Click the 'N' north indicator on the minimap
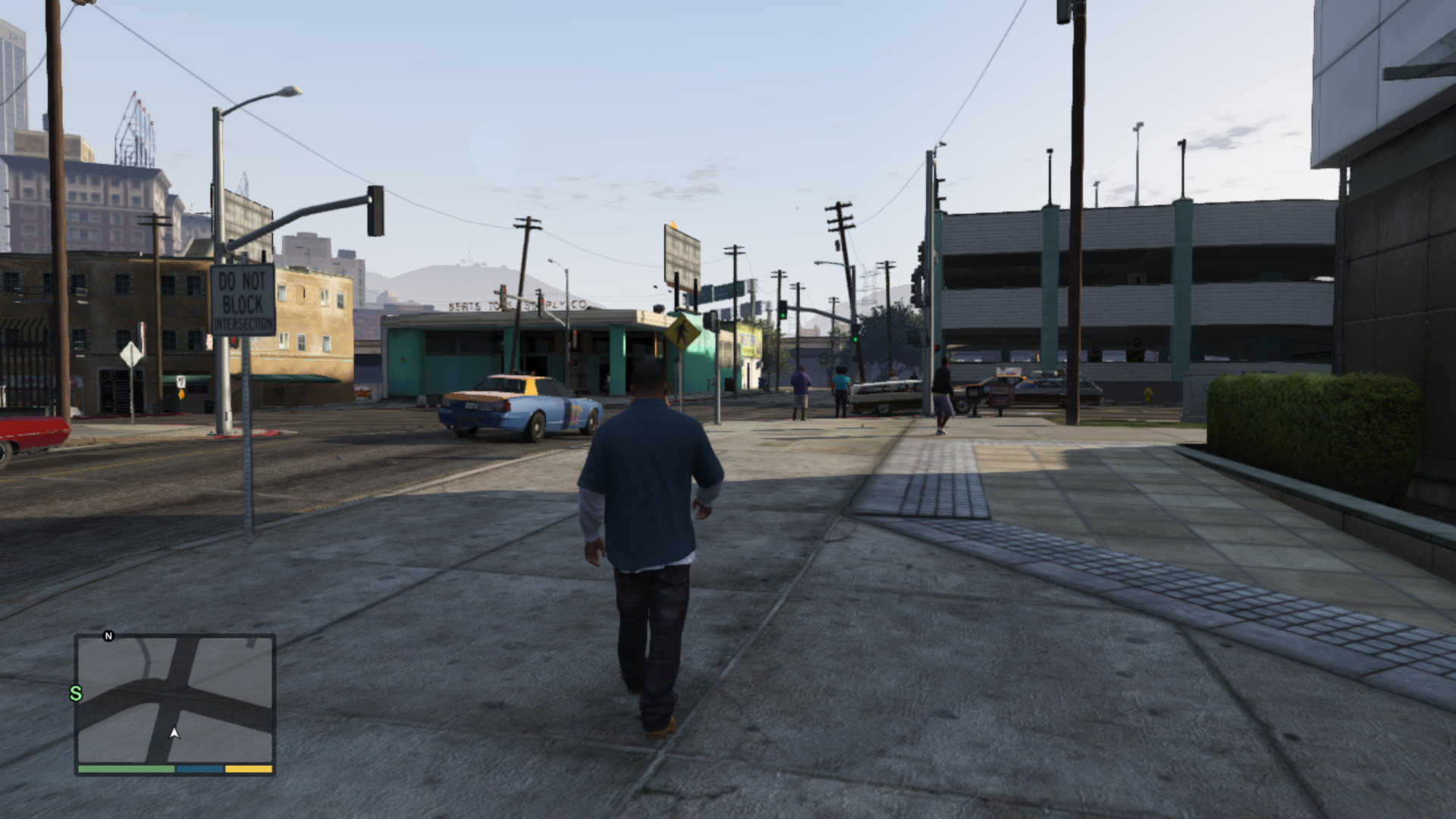 (108, 635)
